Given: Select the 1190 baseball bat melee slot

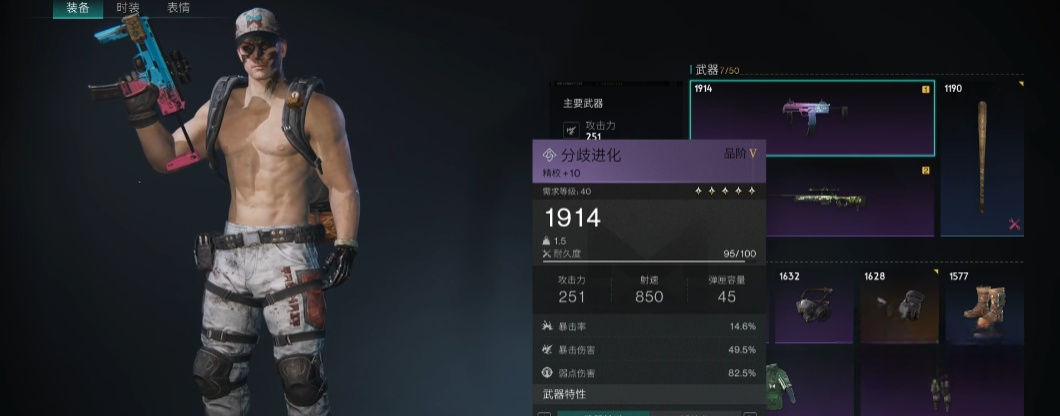Looking at the screenshot, I should coord(982,157).
